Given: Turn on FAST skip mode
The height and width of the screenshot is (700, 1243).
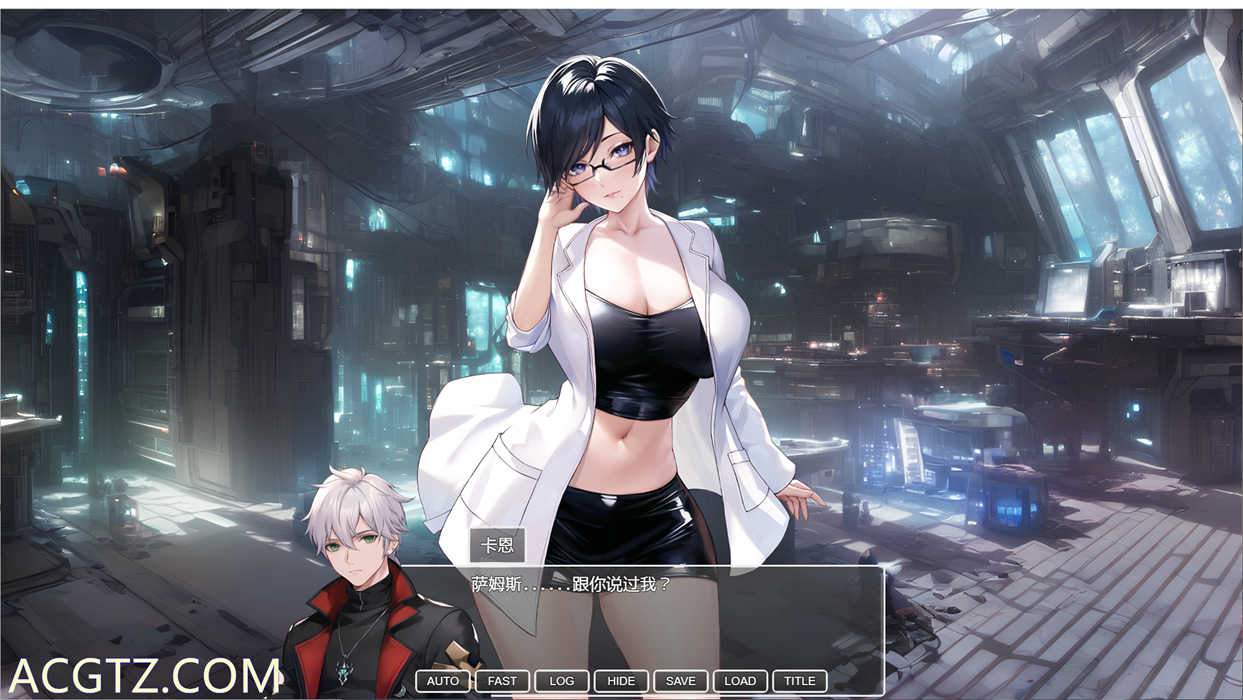Looking at the screenshot, I should [502, 681].
